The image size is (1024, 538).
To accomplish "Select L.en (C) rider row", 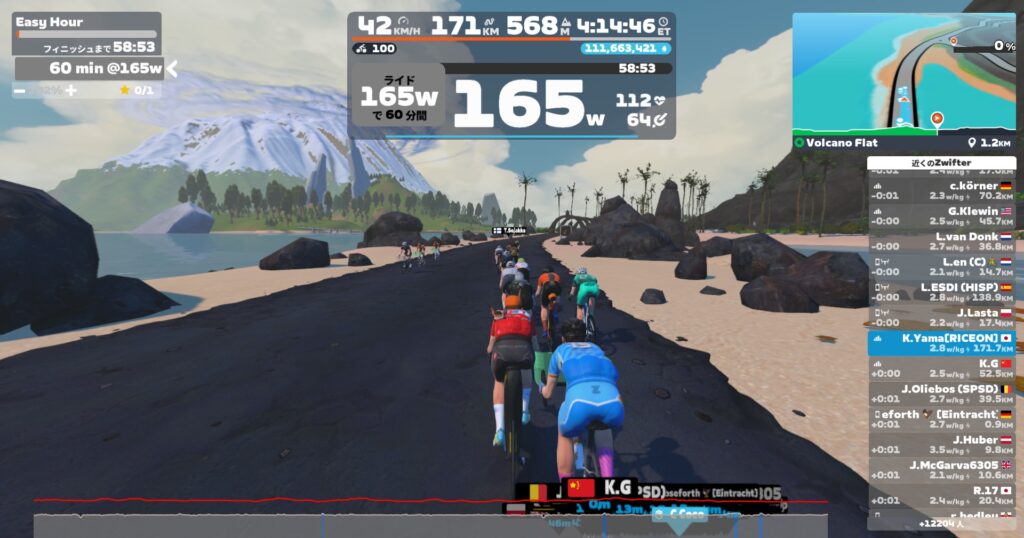I will coord(941,266).
